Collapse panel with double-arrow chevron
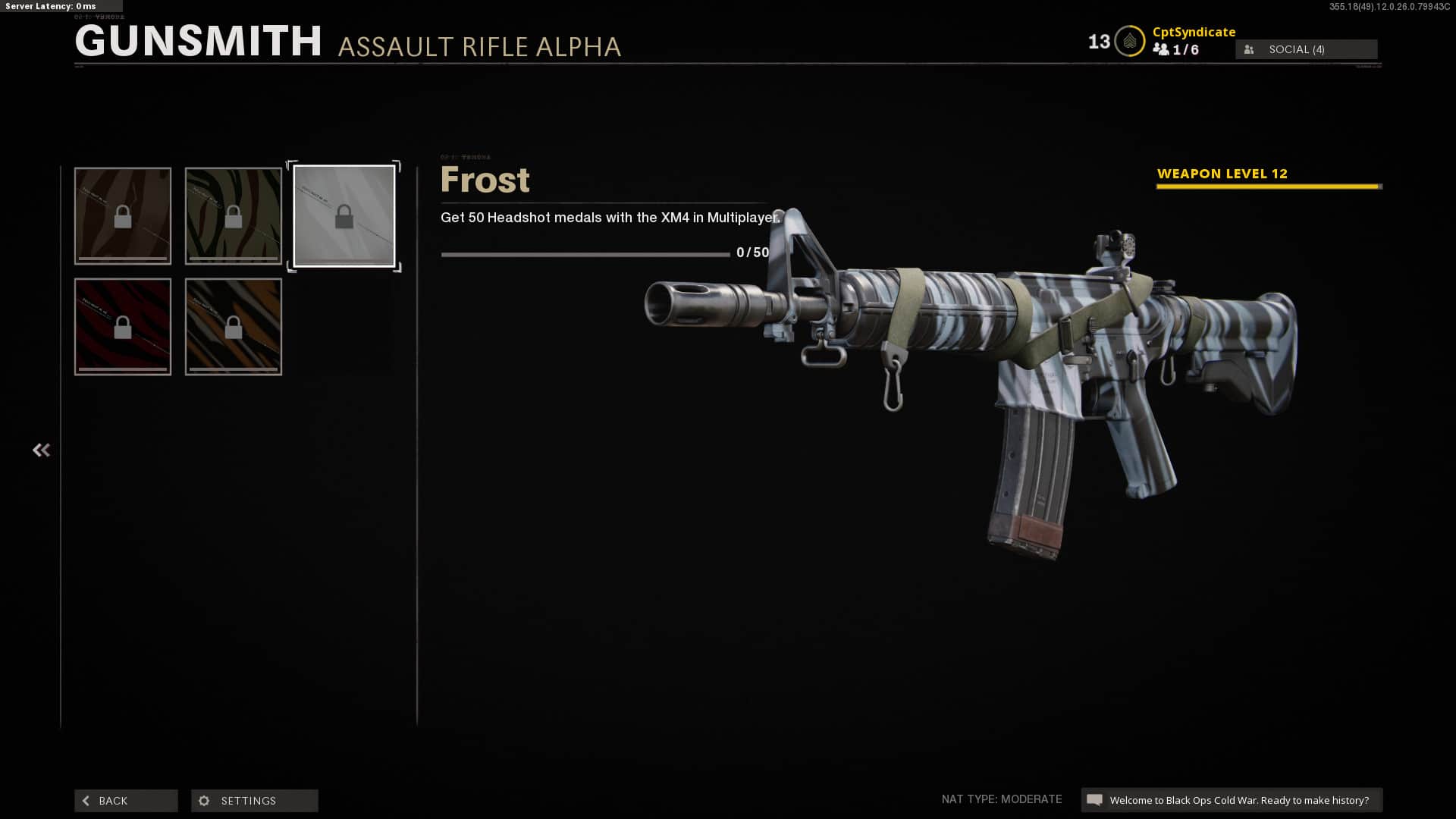Screen dimensions: 1456x819 point(41,450)
